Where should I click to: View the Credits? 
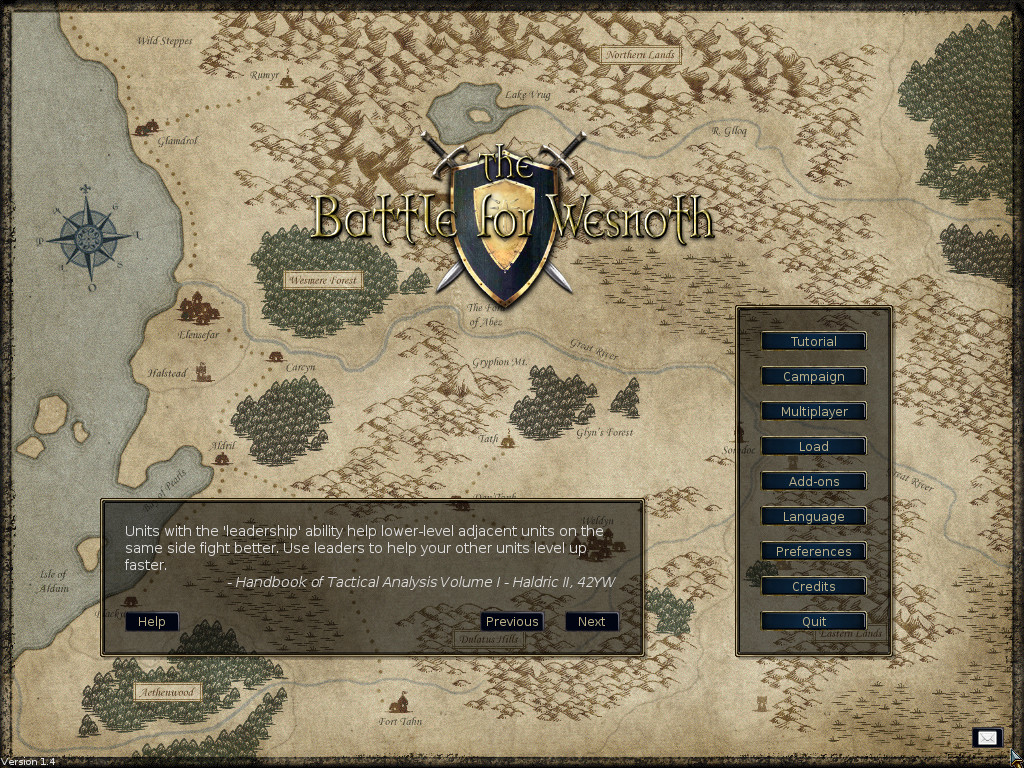coord(813,587)
